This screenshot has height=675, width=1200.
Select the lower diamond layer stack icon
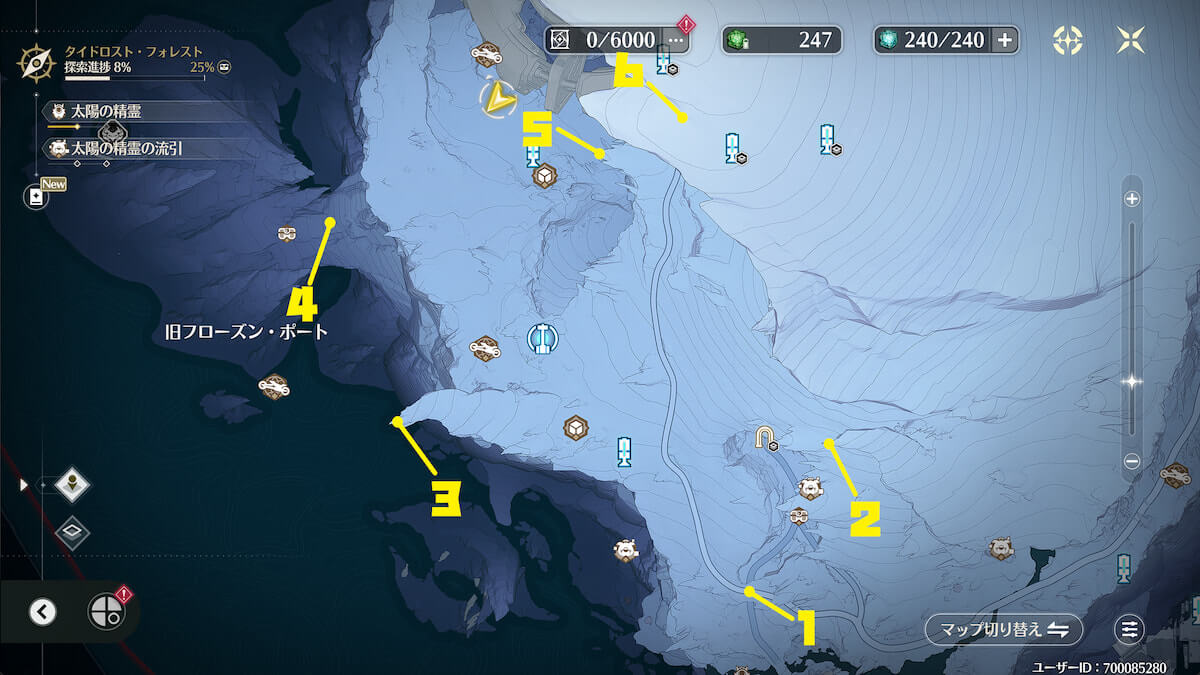pos(73,532)
